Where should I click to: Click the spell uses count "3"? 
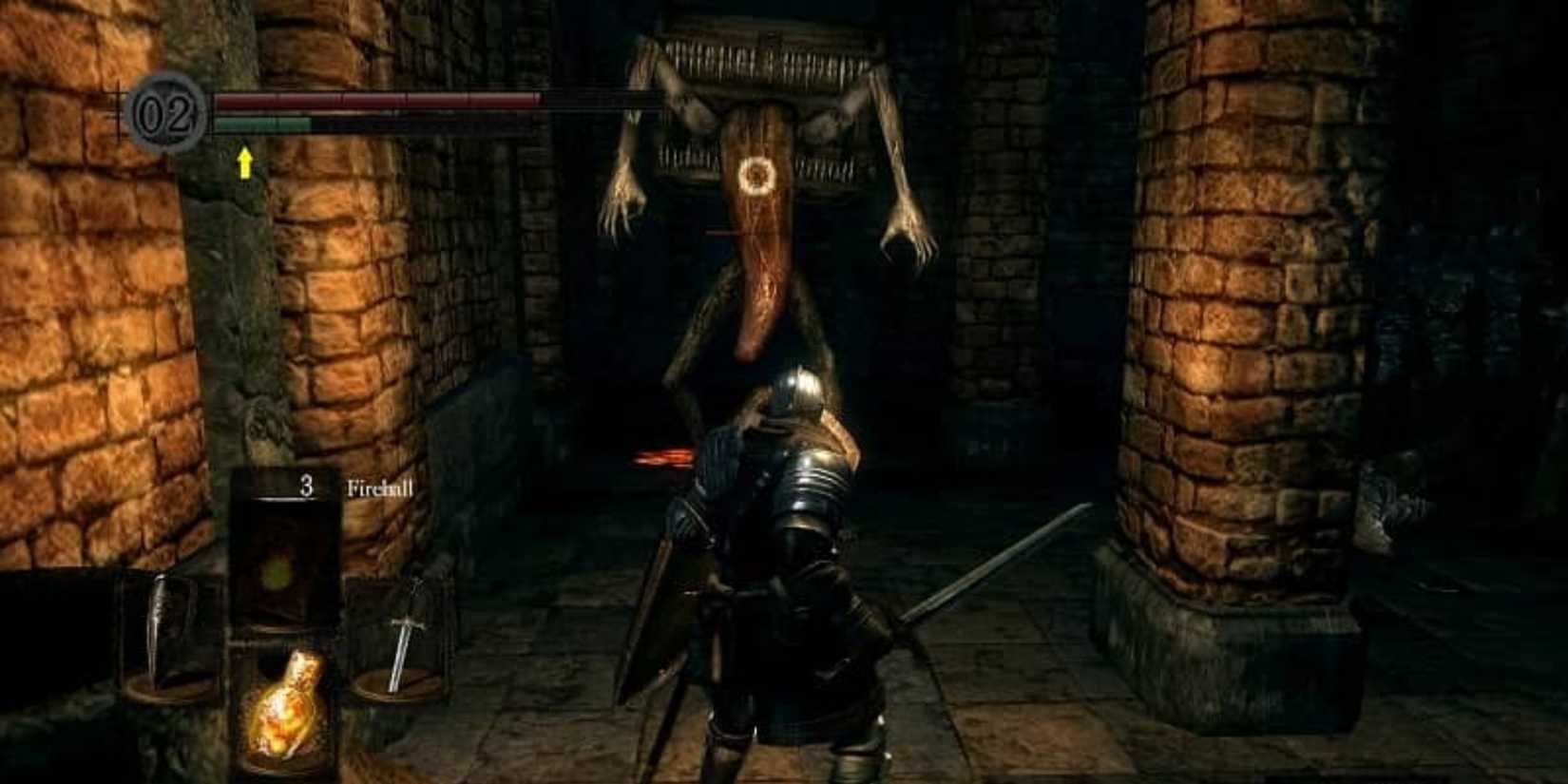[306, 487]
